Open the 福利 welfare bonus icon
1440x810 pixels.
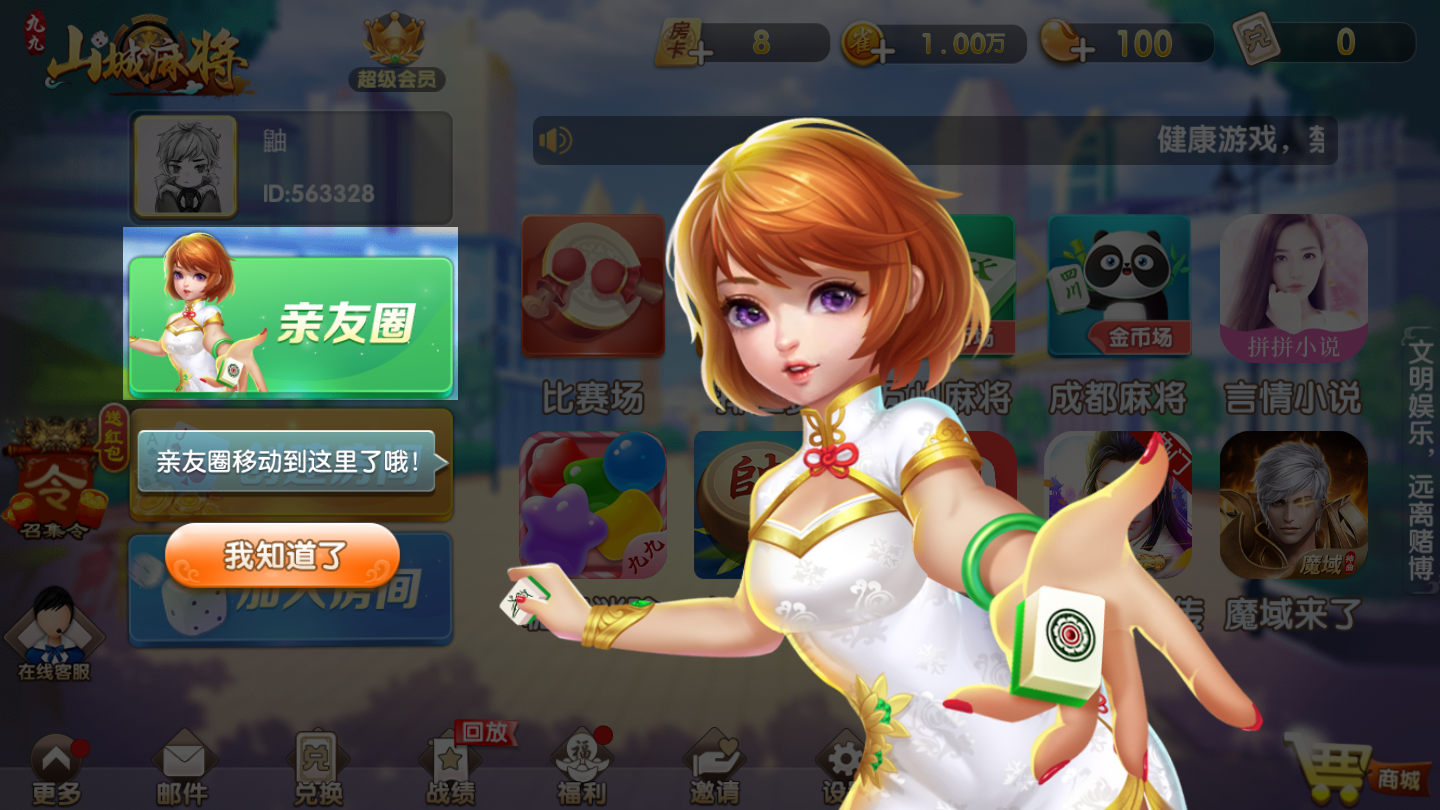click(x=583, y=760)
